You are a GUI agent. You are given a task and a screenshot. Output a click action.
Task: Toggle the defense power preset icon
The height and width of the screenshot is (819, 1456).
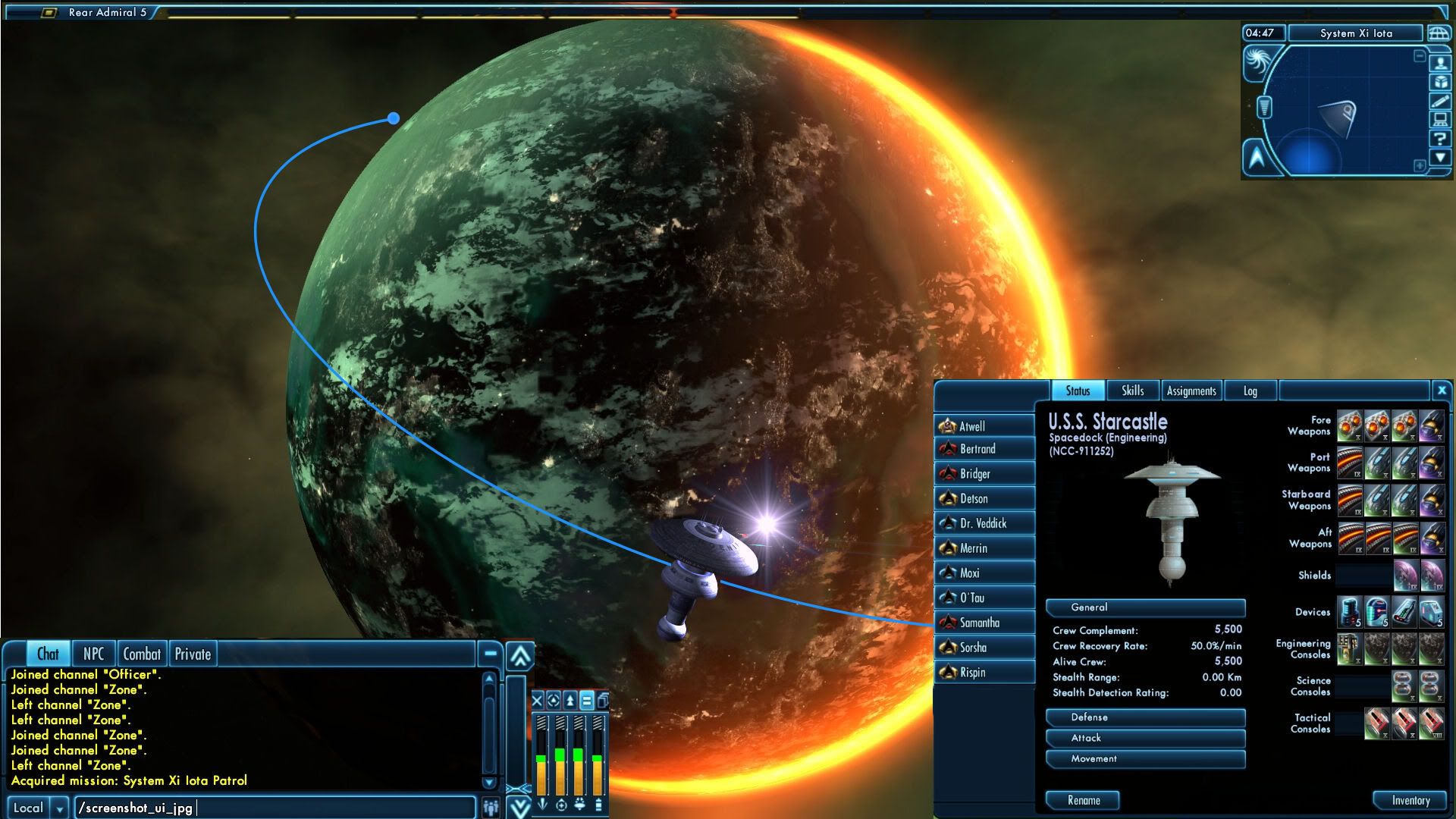[x=553, y=700]
